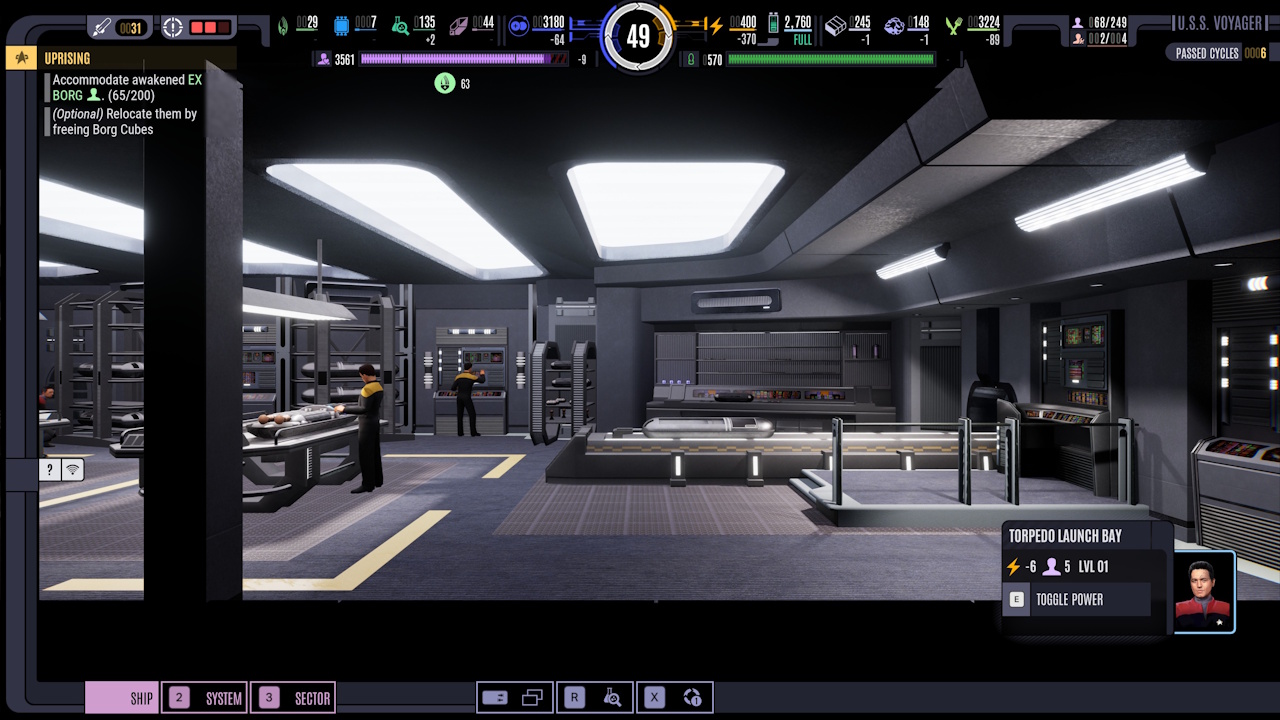
Task: Collapse the Uprising mission panel
Action: (20, 58)
